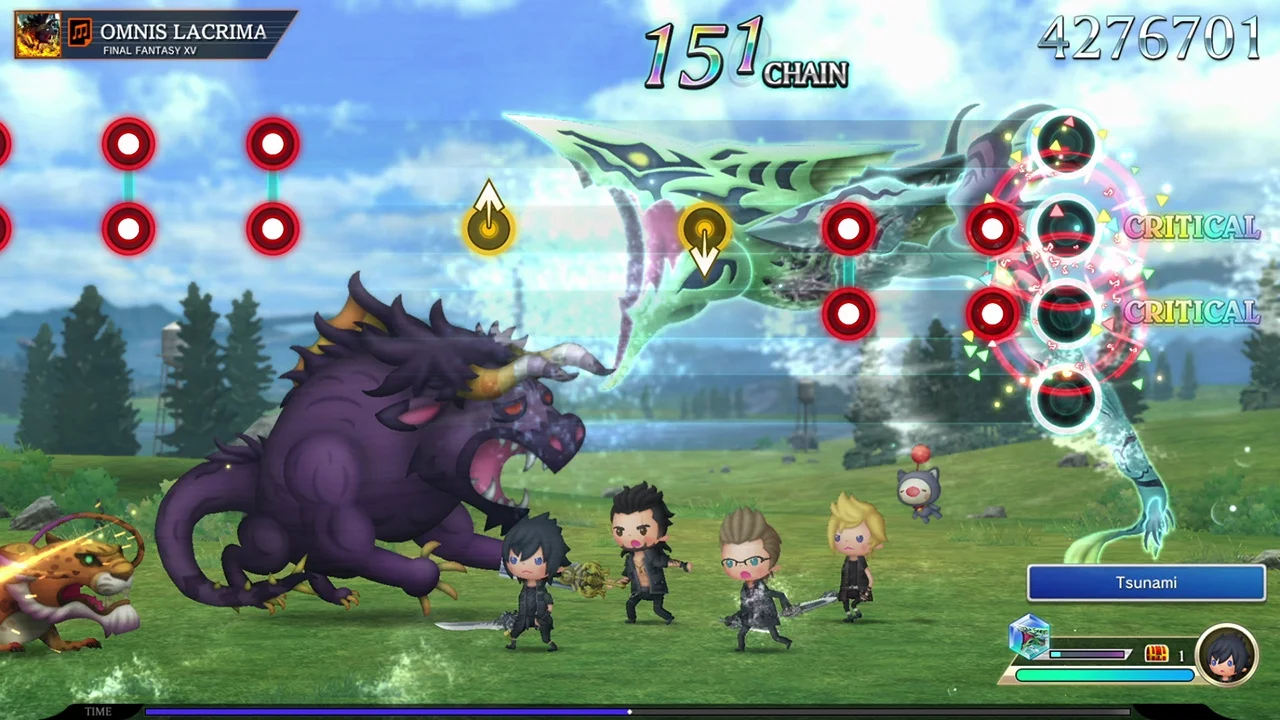
Task: Click the green HP gauge at bottom right
Action: point(1105,673)
